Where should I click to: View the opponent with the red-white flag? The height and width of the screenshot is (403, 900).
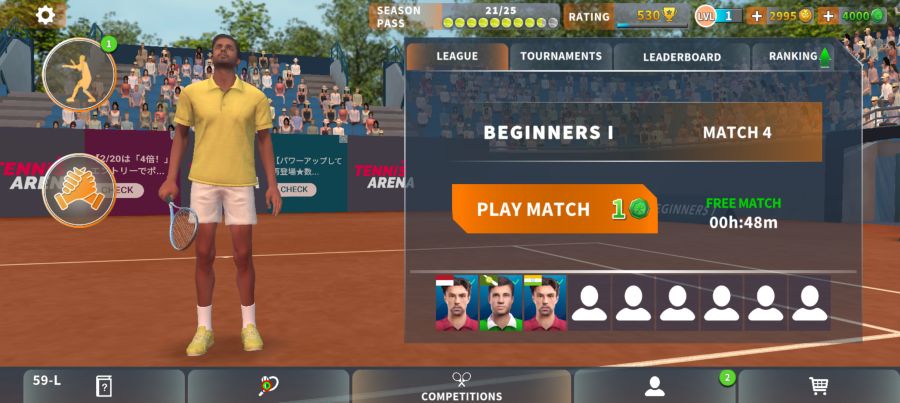pyautogui.click(x=456, y=303)
